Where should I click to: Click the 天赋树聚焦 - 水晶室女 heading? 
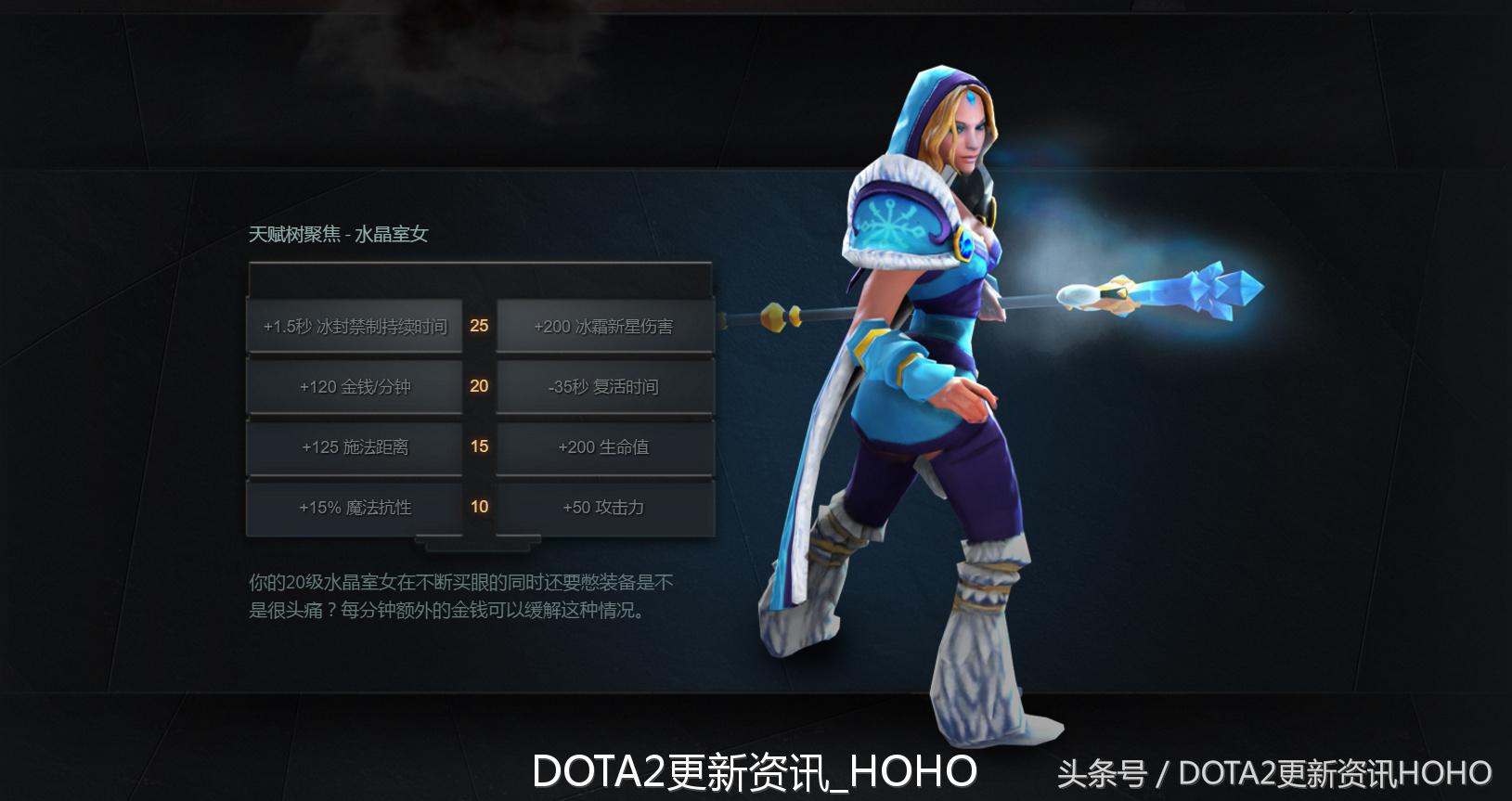coord(341,236)
